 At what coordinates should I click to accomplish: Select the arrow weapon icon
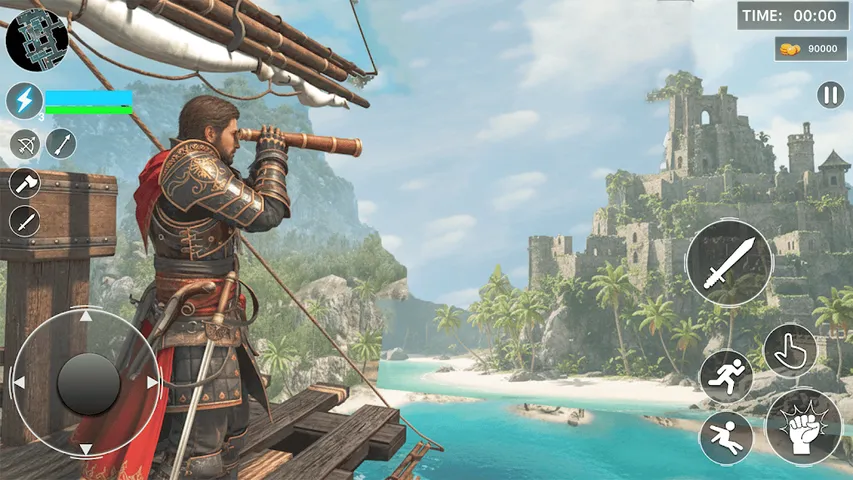coord(61,144)
